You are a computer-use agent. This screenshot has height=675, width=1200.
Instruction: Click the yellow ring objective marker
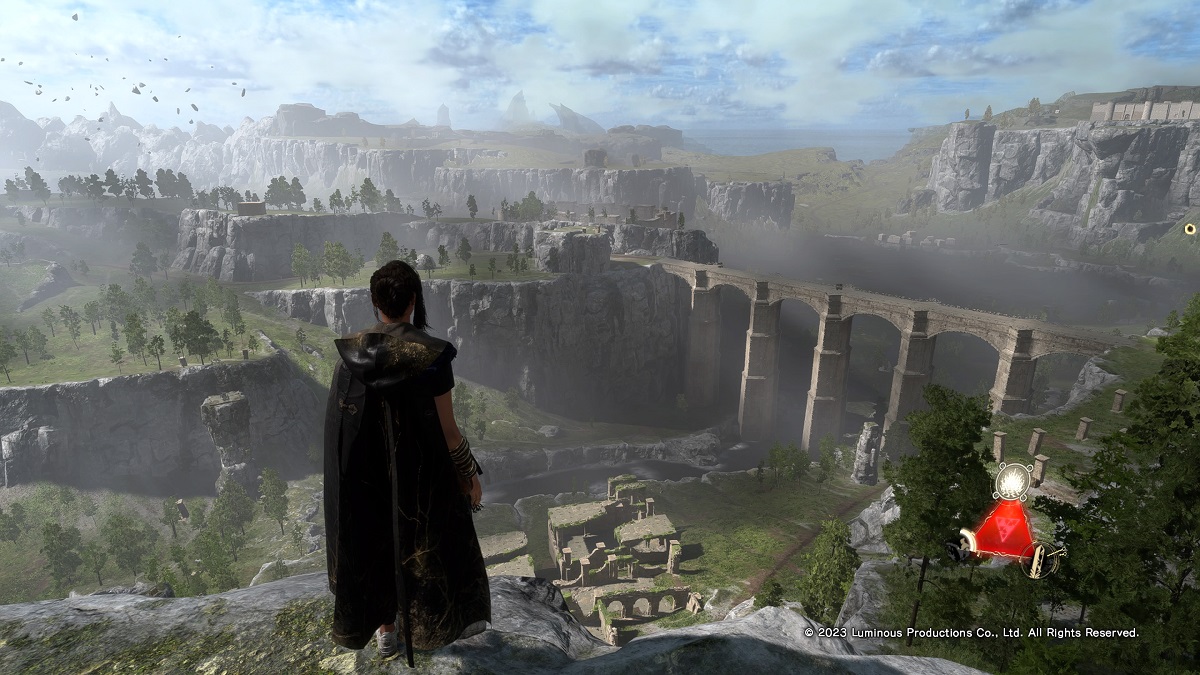1190,229
